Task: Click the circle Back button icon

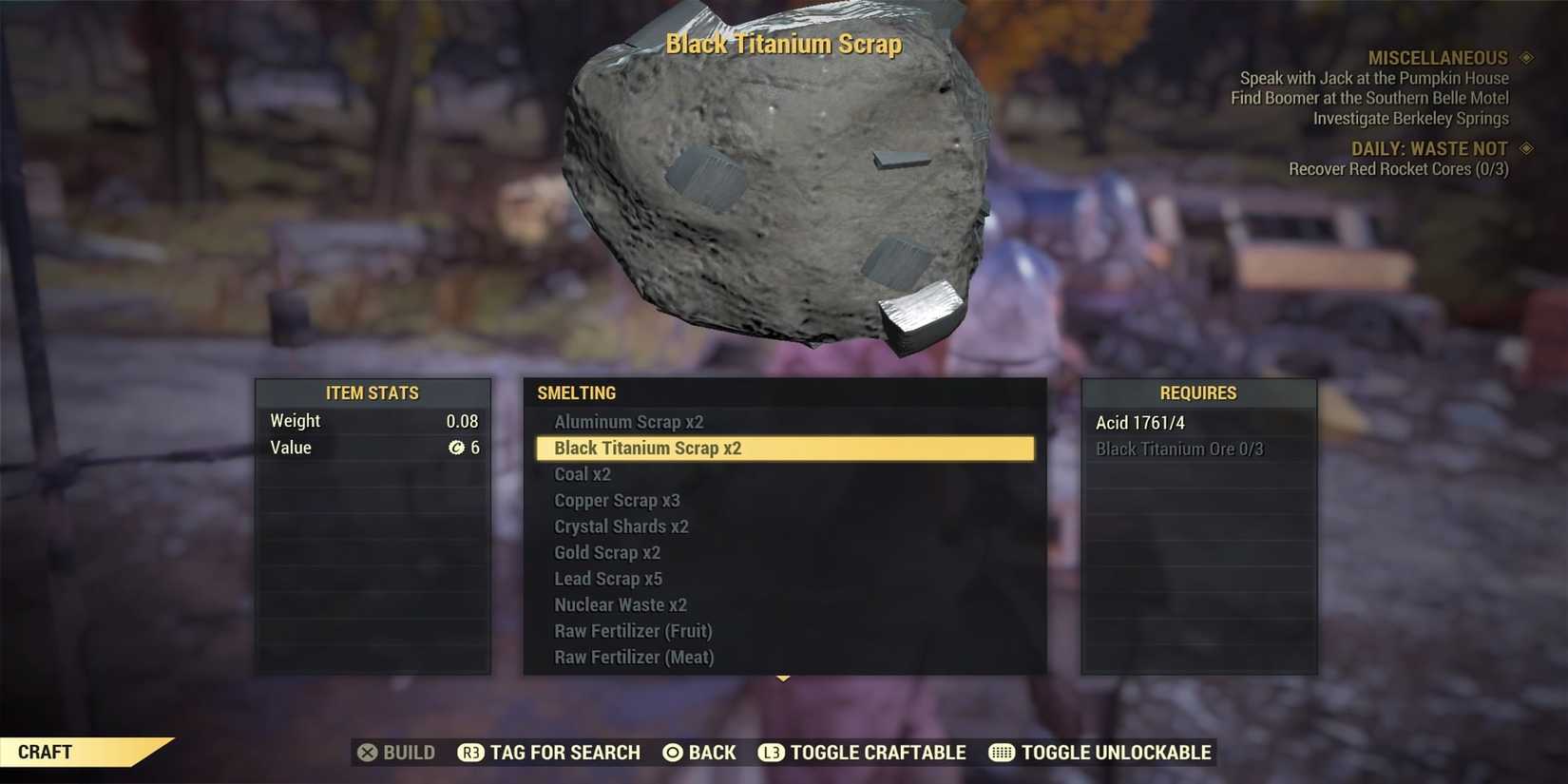Action: pos(673,752)
